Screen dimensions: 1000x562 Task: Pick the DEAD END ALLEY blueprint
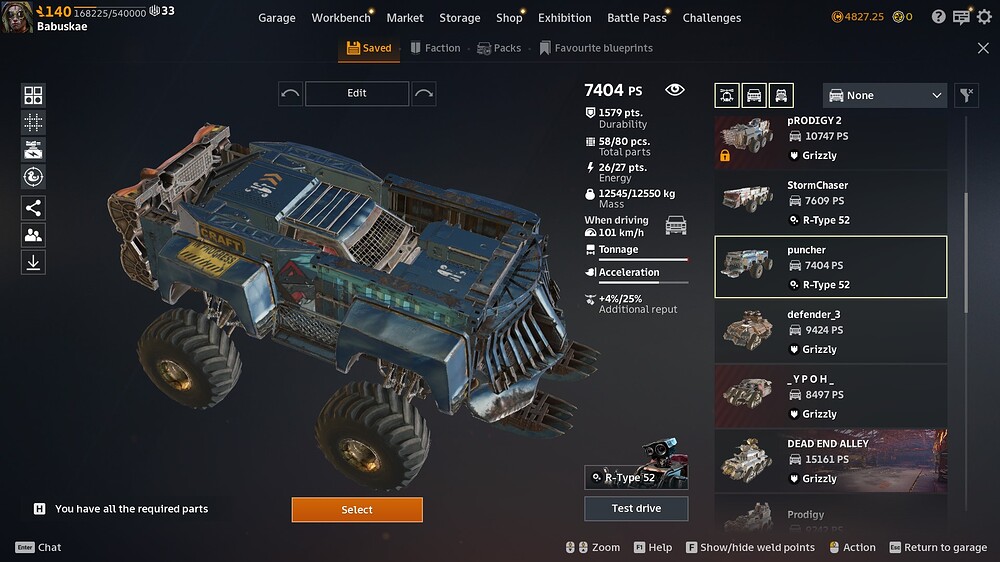[x=830, y=461]
